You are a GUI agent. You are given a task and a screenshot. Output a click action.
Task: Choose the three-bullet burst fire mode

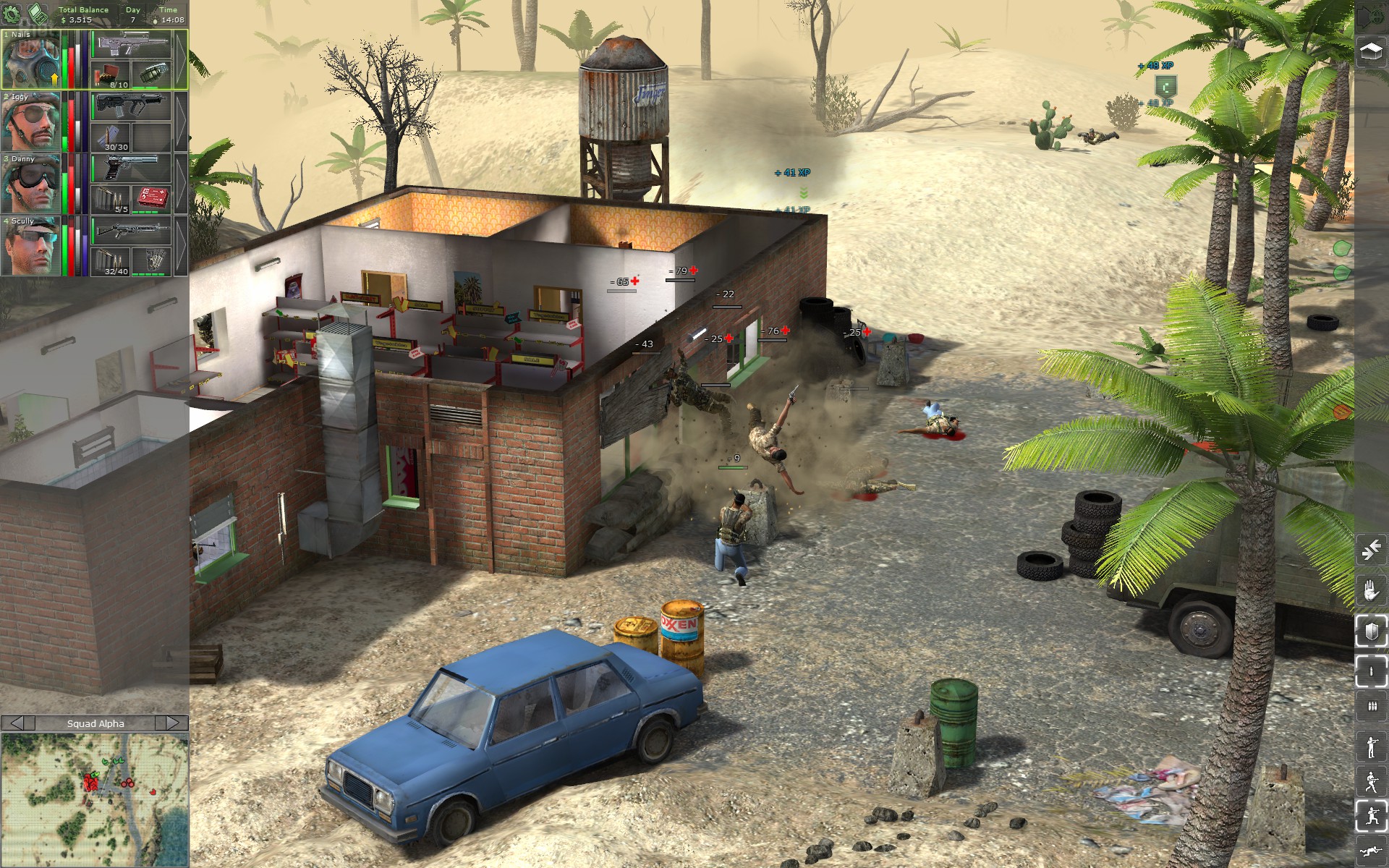point(1371,707)
